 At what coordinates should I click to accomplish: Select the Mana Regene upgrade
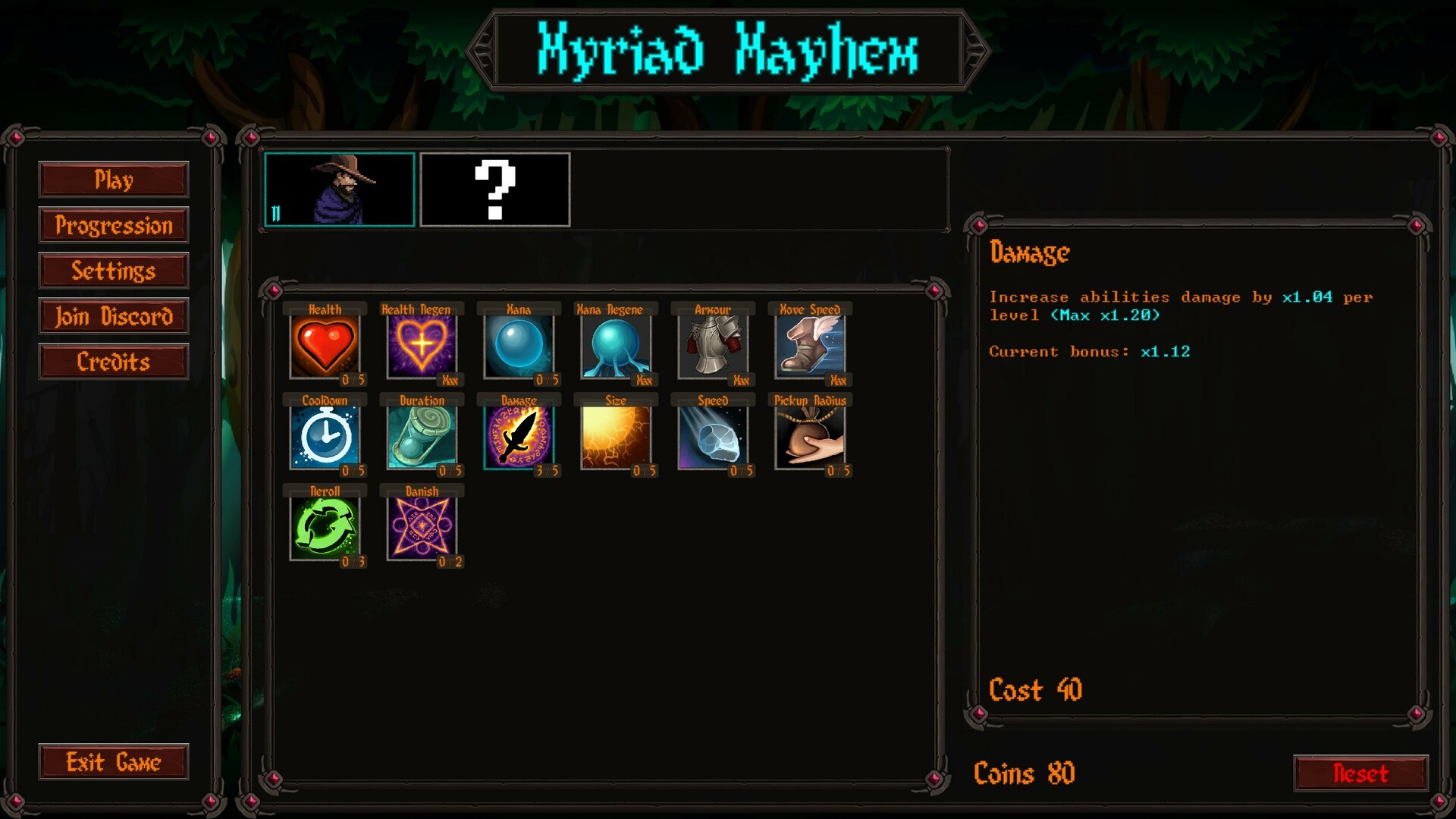tap(617, 347)
